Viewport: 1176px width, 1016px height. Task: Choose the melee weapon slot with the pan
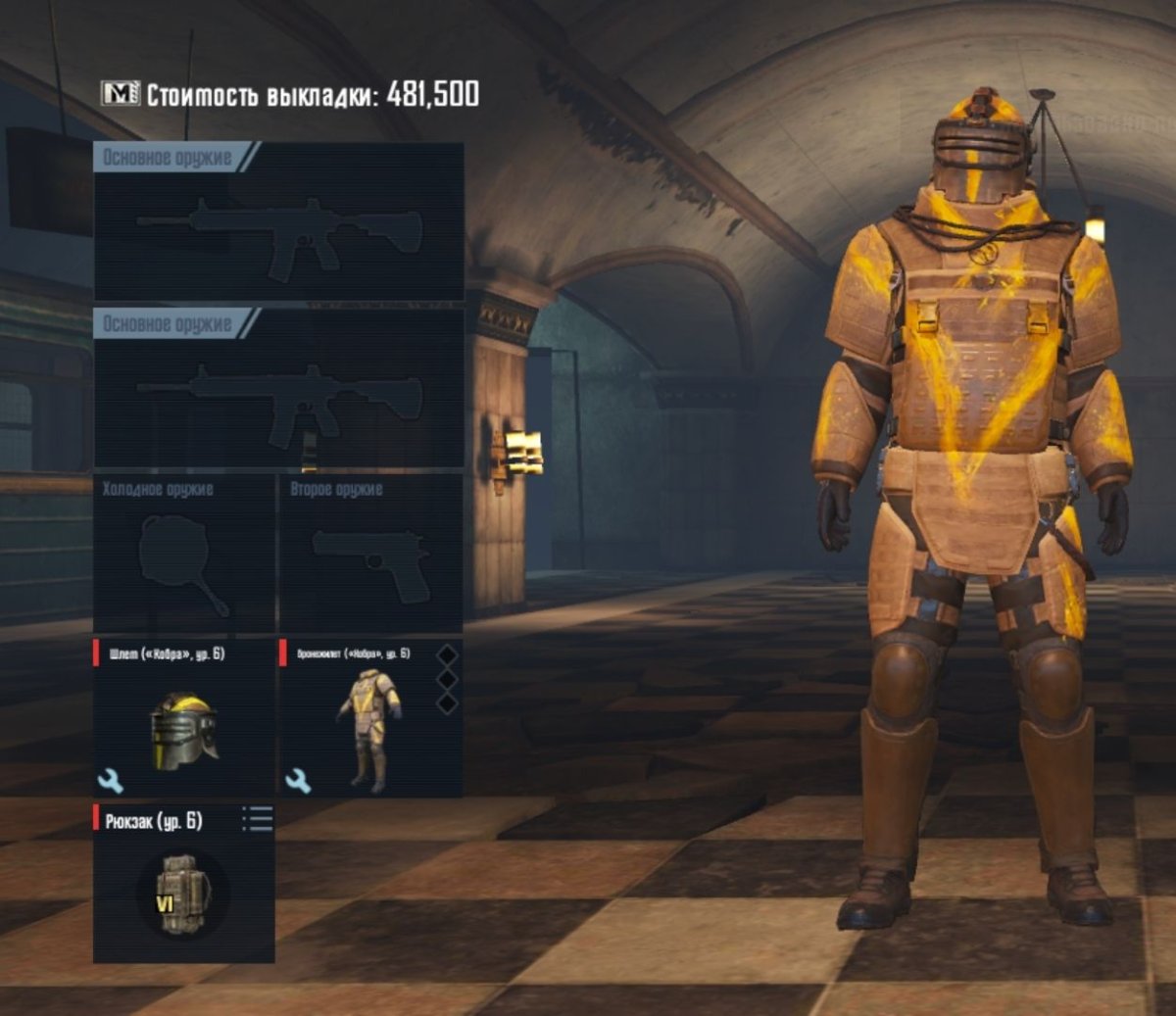(x=183, y=558)
